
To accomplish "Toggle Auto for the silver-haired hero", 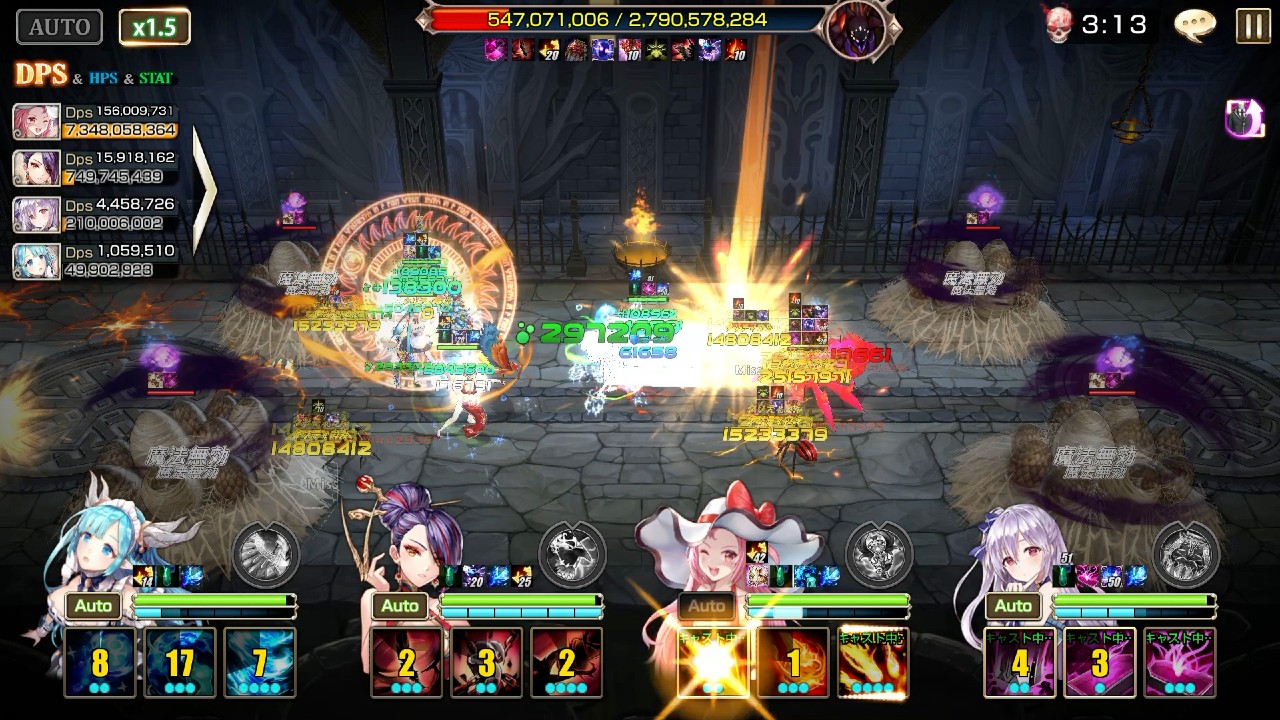I will tap(1012, 605).
